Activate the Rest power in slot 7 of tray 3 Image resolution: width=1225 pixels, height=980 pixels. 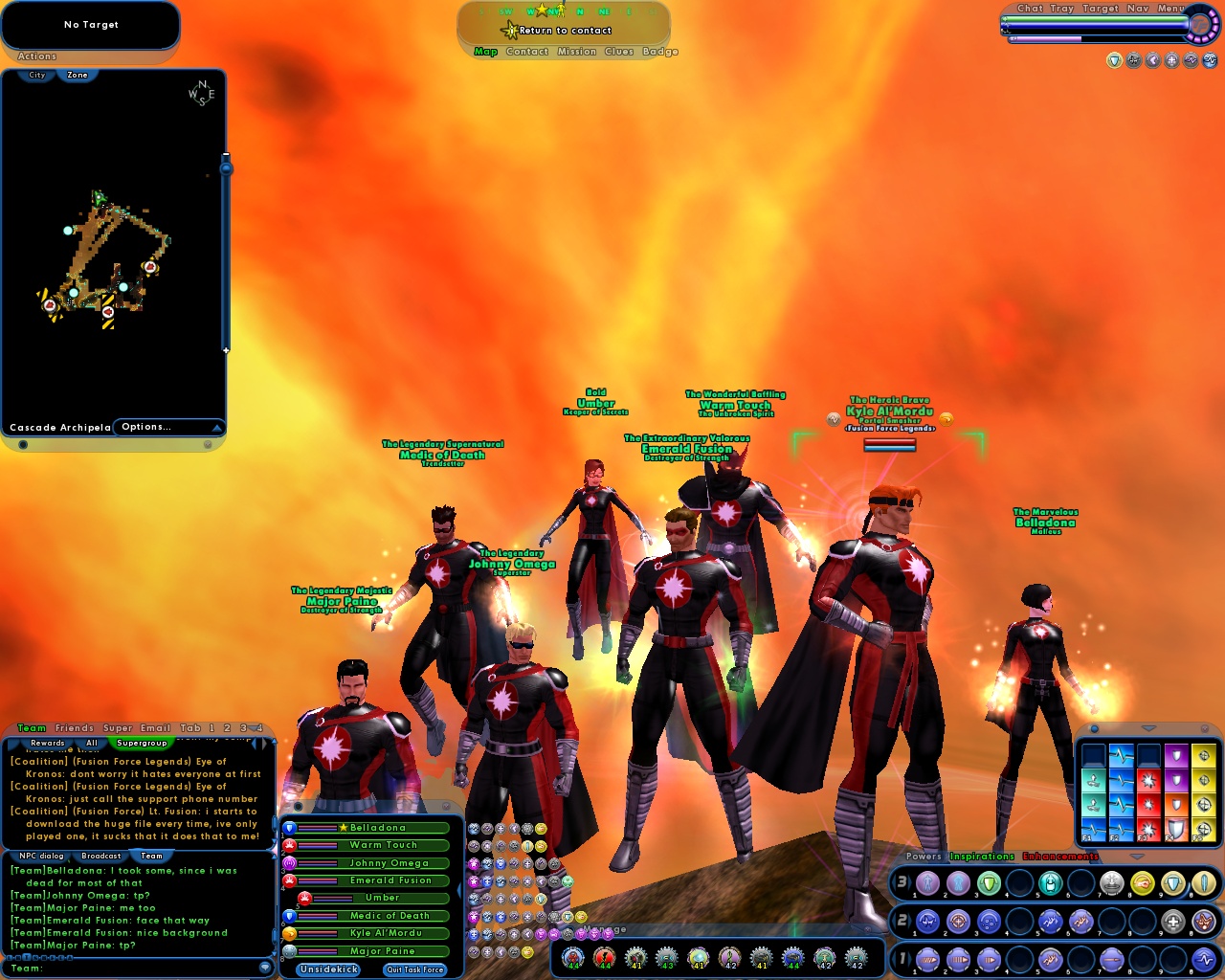tap(1110, 882)
